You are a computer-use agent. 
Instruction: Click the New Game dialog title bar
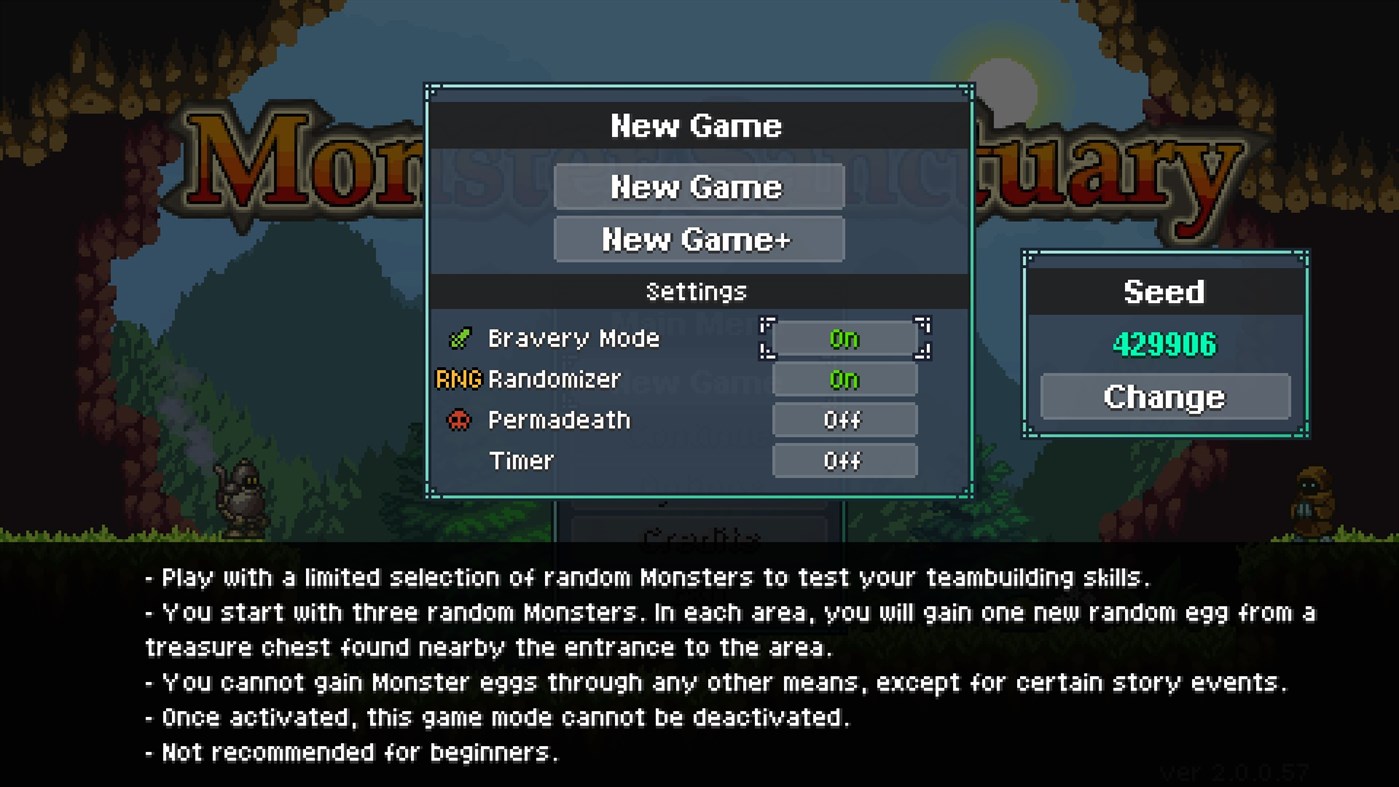click(x=698, y=125)
